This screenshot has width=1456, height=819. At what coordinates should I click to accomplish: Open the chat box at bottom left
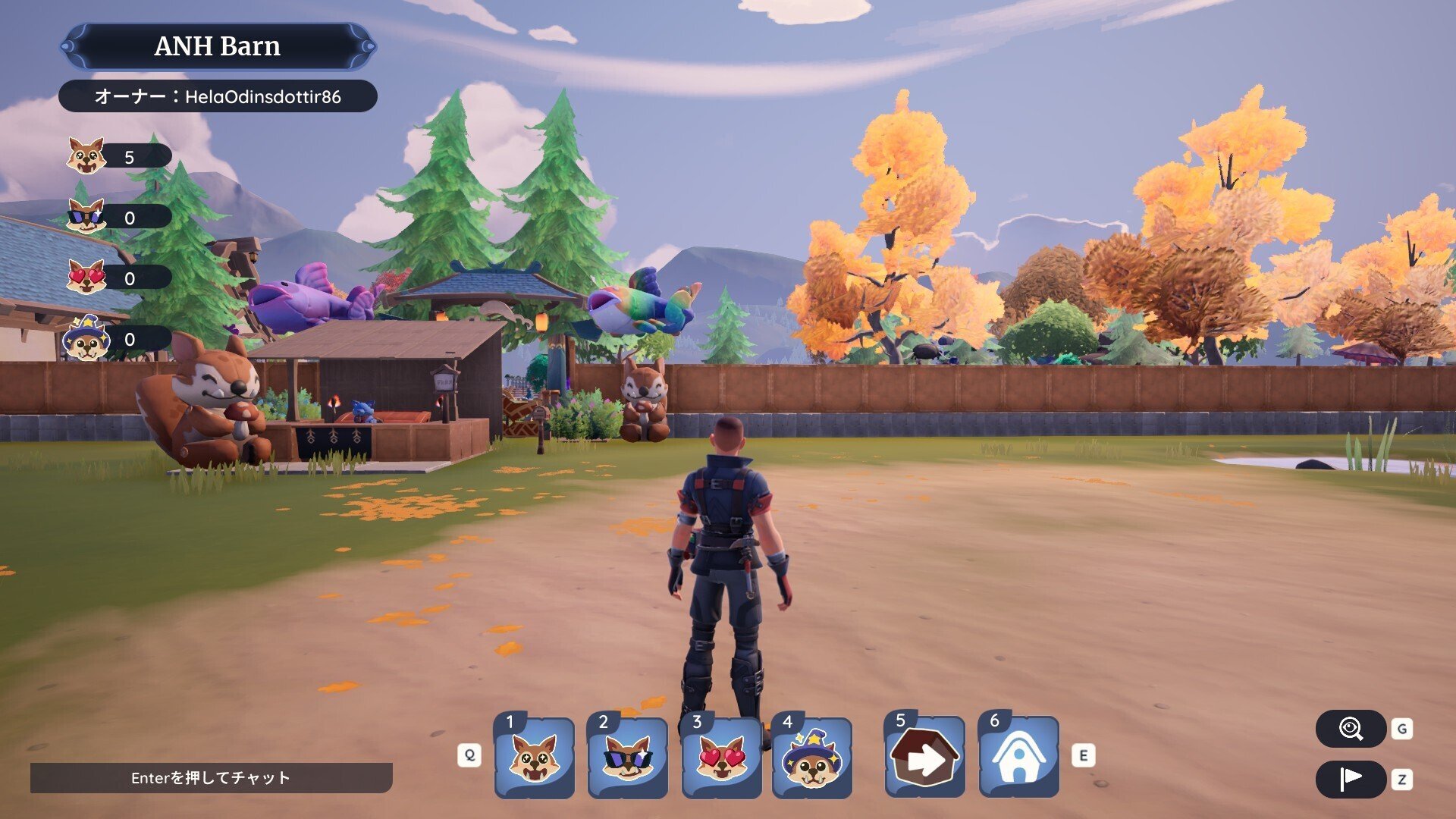[x=211, y=778]
